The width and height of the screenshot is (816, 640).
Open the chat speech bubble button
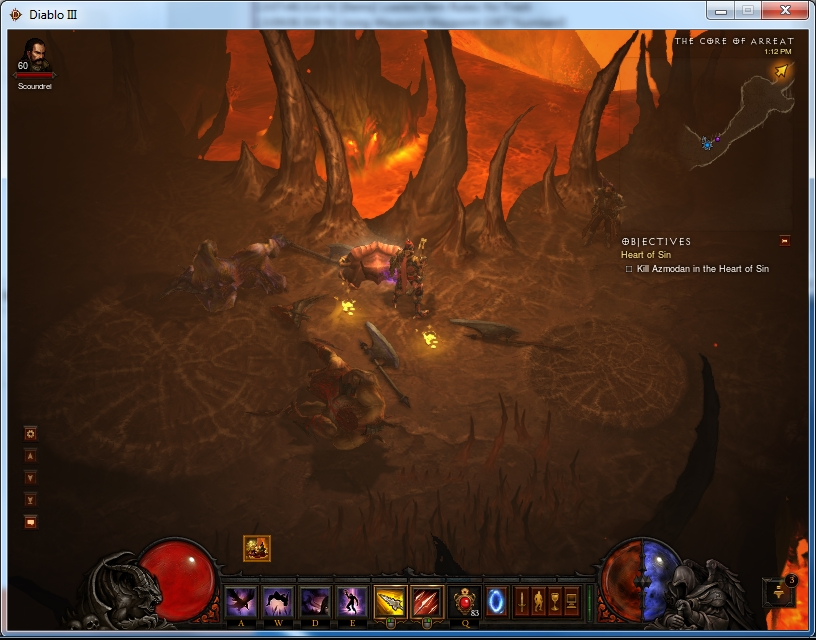pyautogui.click(x=30, y=521)
